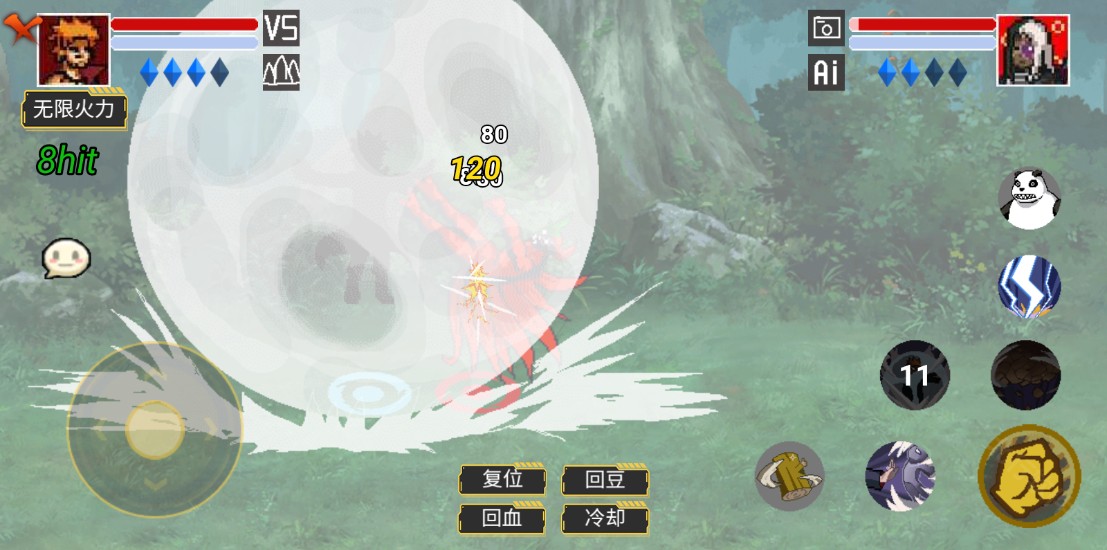Tap the skill showing cooldown 11
The width and height of the screenshot is (1107, 550).
915,375
